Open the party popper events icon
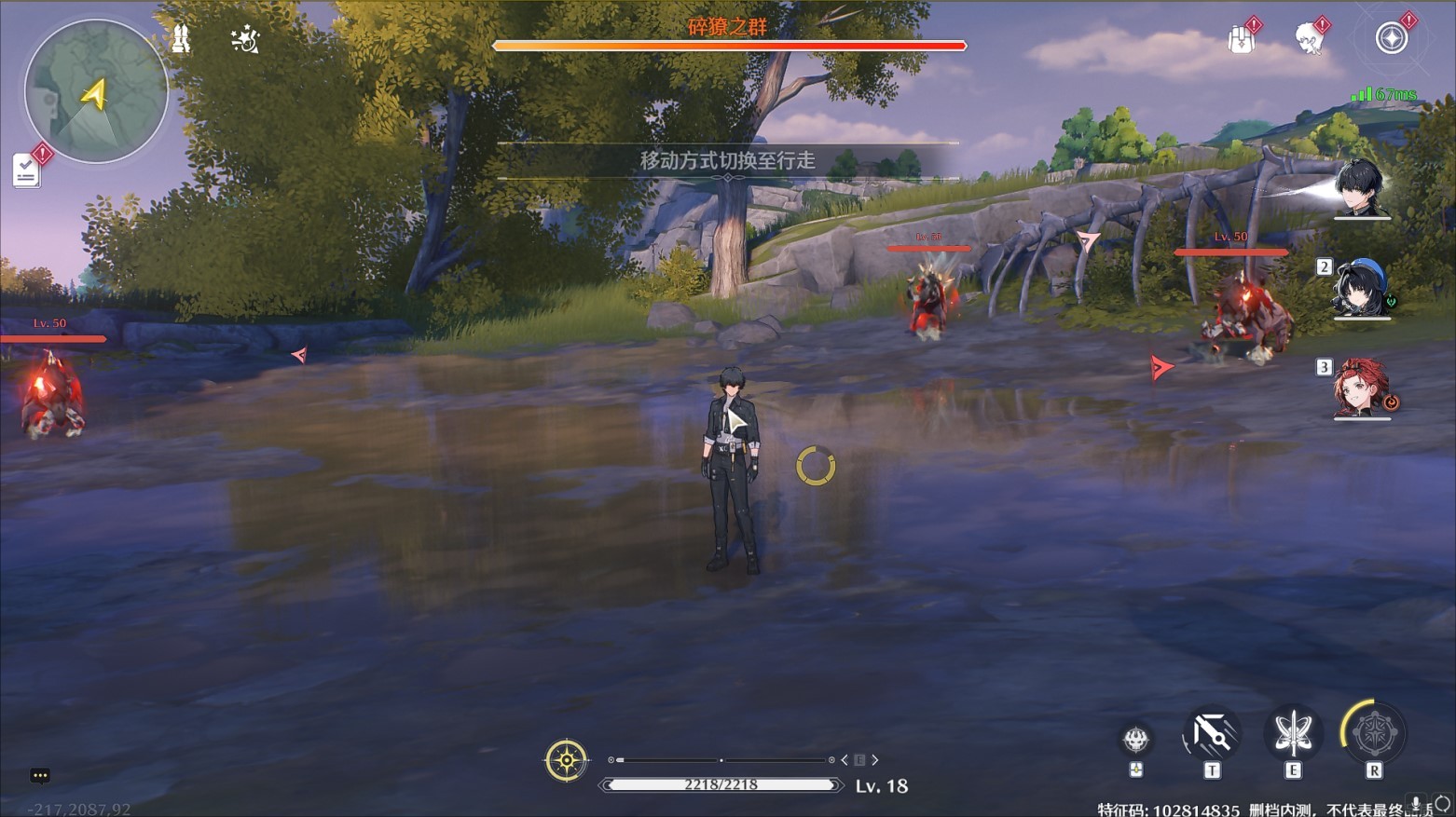 click(x=245, y=39)
